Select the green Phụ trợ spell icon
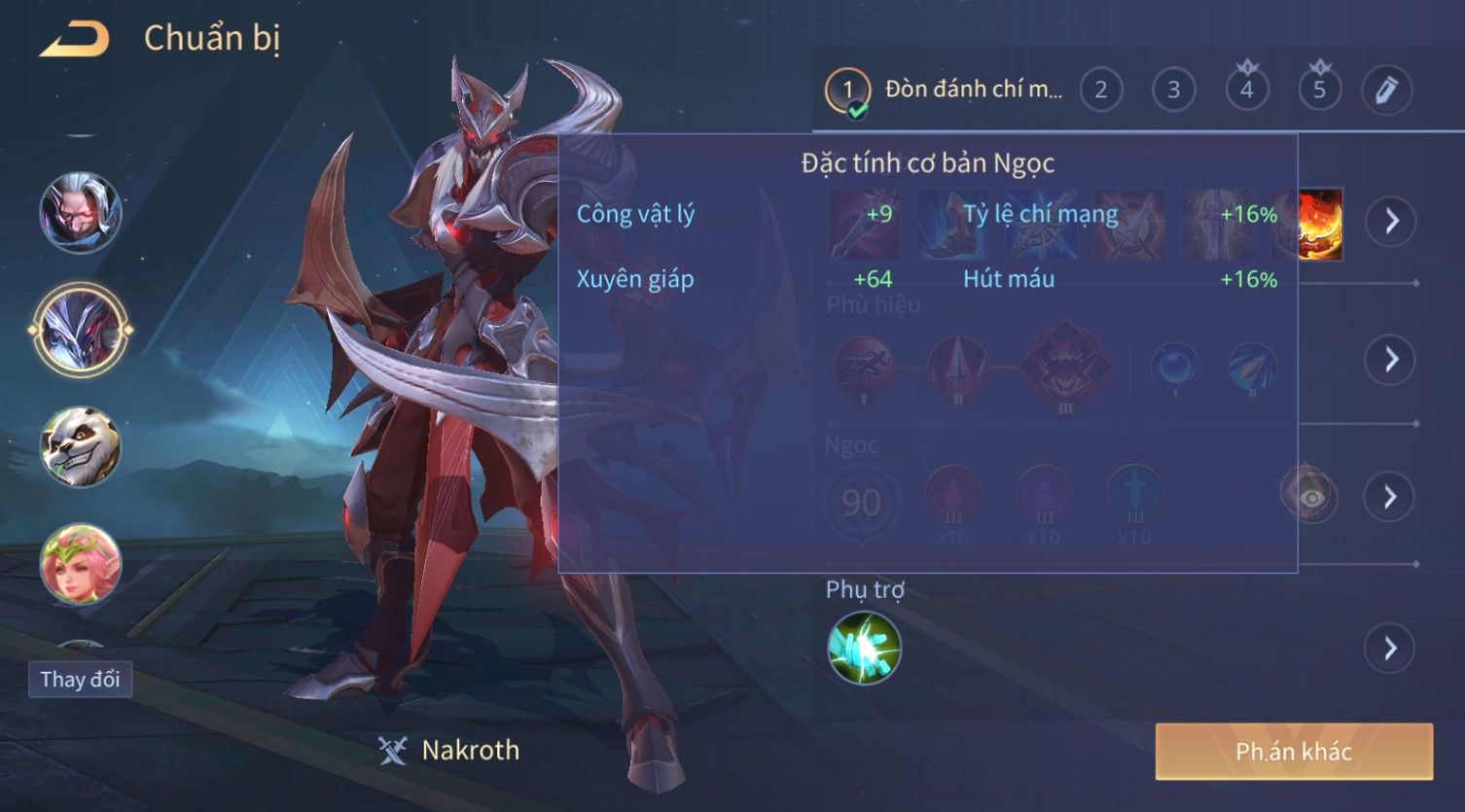The width and height of the screenshot is (1465, 812). (x=864, y=648)
